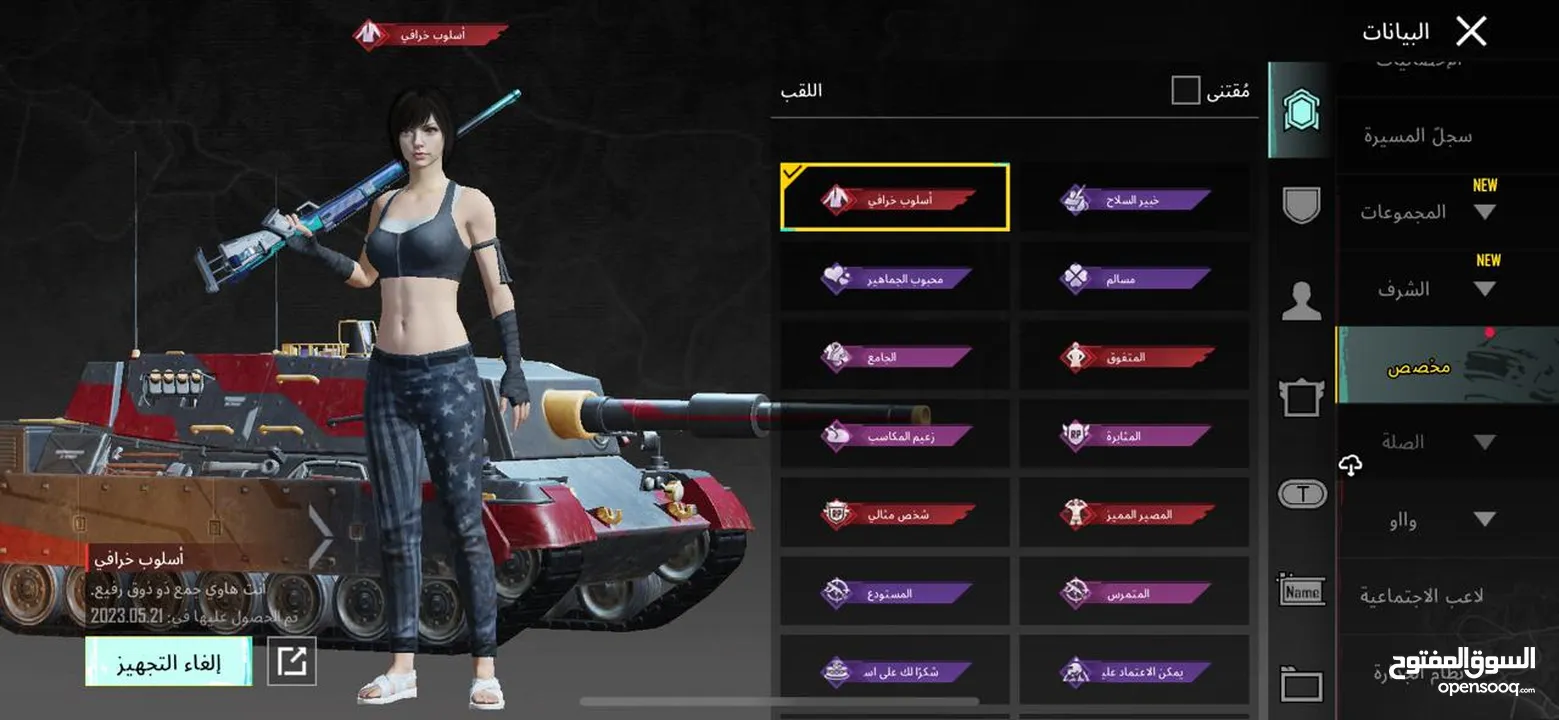Open the Name card tab

[x=1301, y=591]
